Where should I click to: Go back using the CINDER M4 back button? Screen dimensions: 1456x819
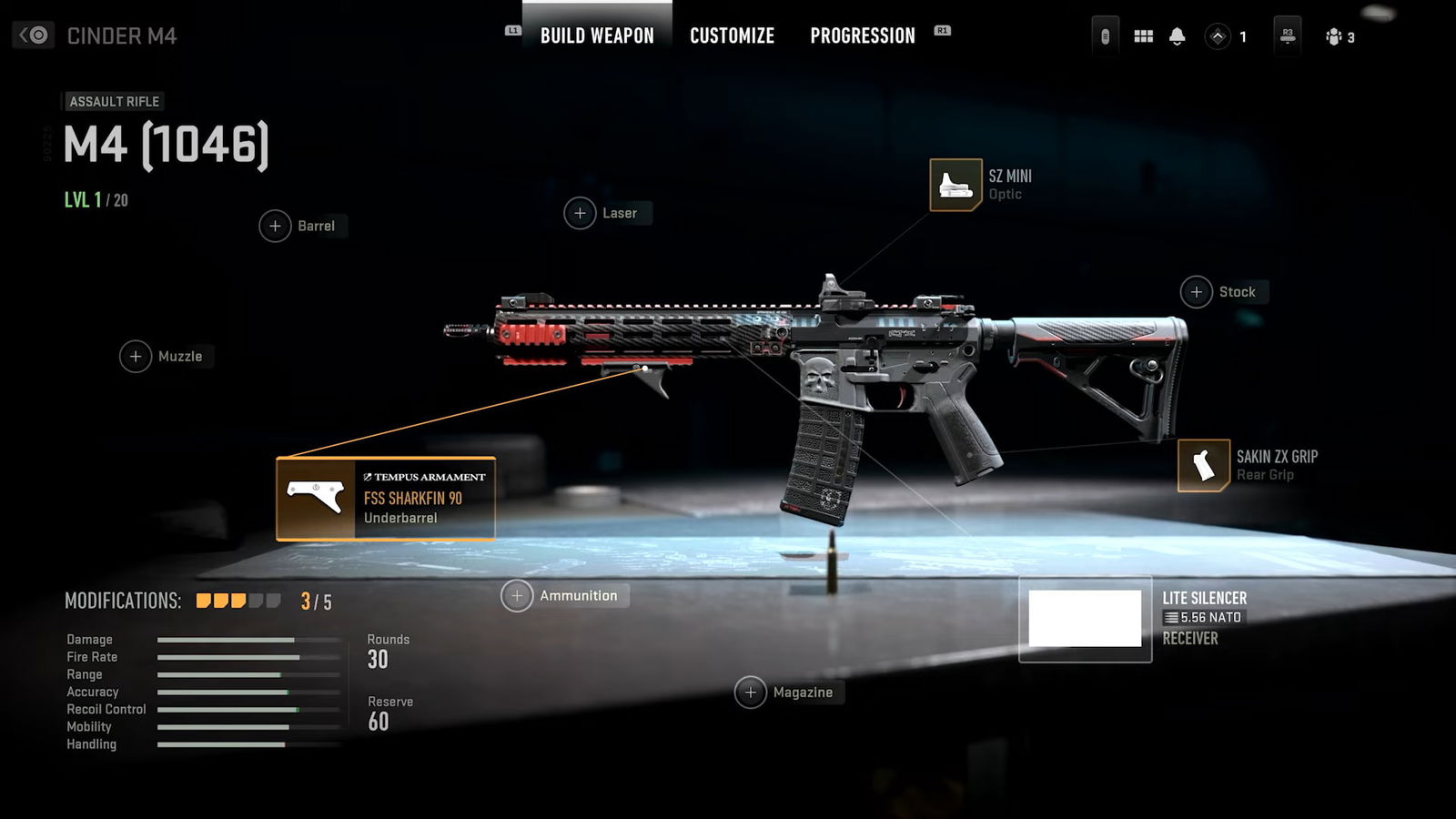(x=33, y=35)
